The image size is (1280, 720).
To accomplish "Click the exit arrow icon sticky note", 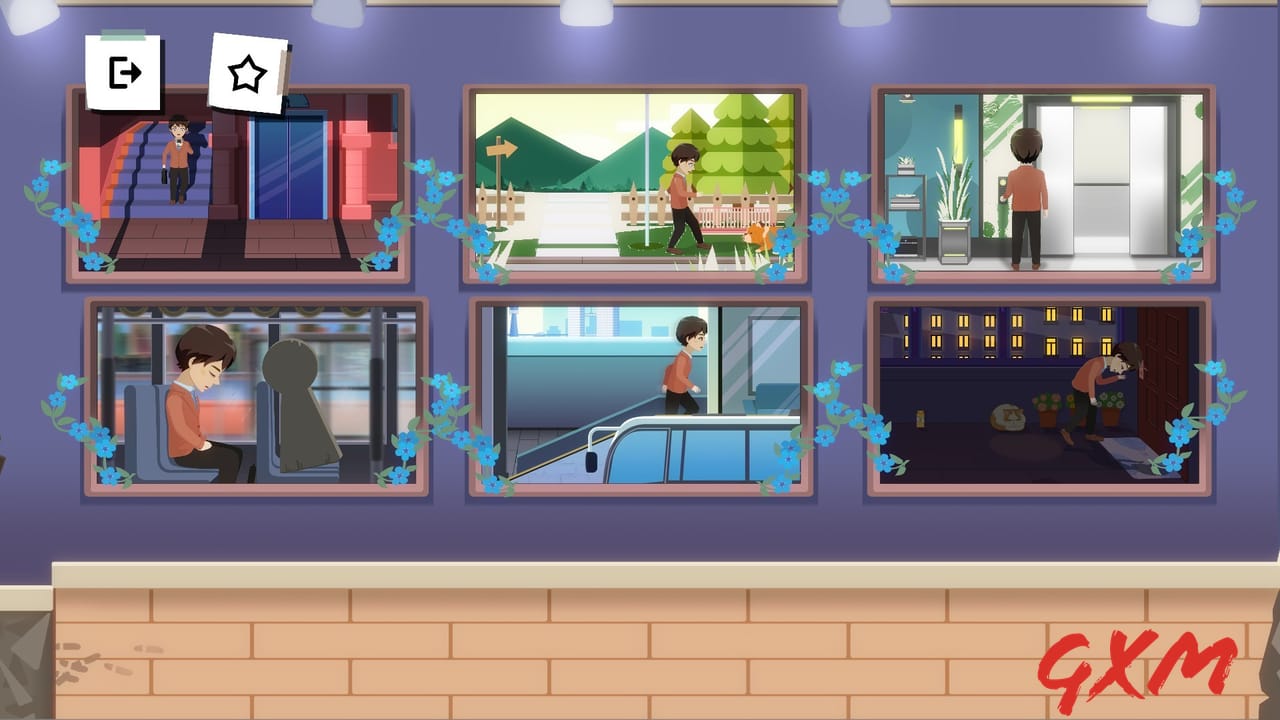I will click(122, 70).
